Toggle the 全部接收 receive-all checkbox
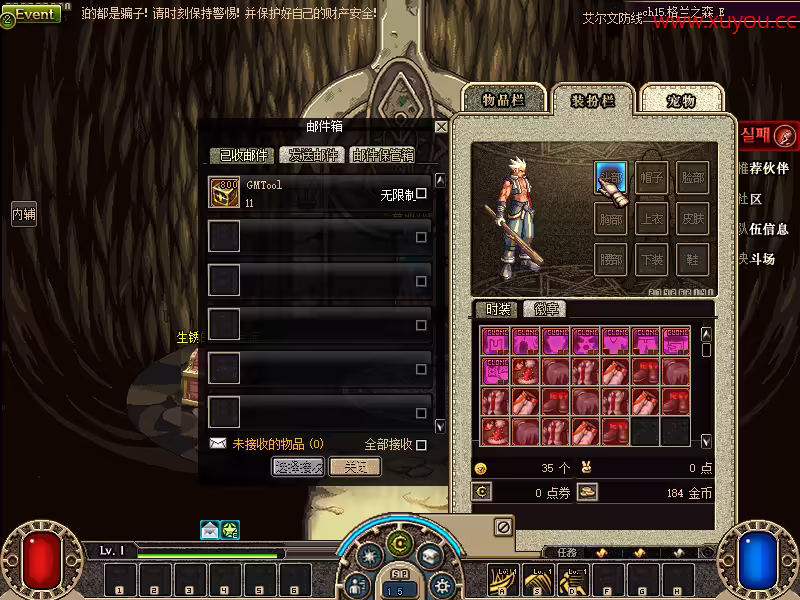The image size is (800, 600). tap(421, 445)
